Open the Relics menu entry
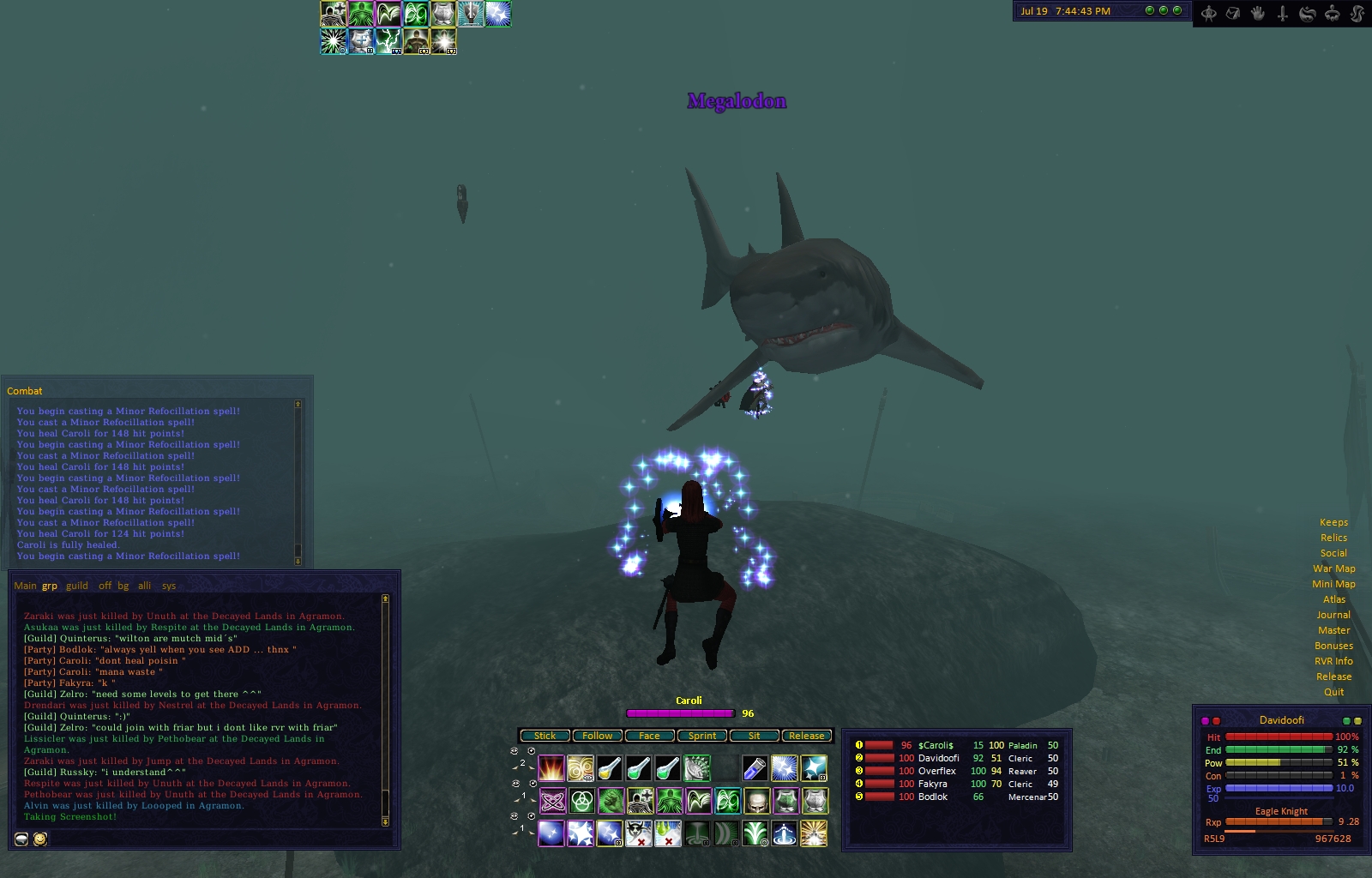The width and height of the screenshot is (1372, 878). click(x=1333, y=538)
